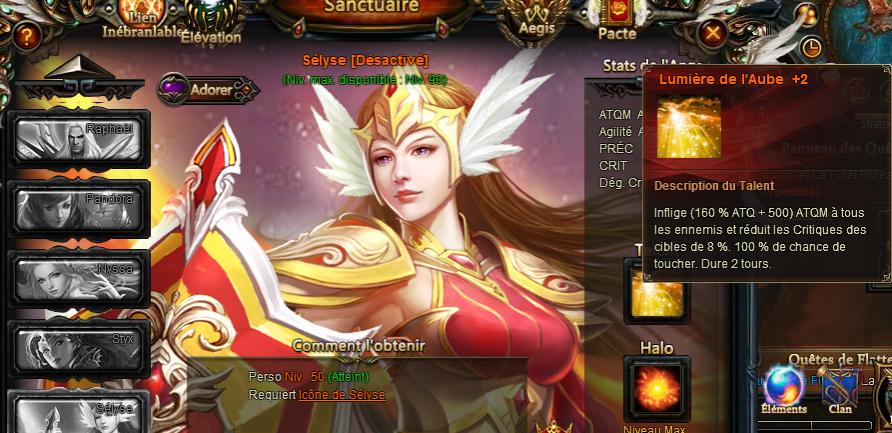Click the Halo fireball skill icon
Viewport: 892px width, 433px height.
tap(656, 388)
